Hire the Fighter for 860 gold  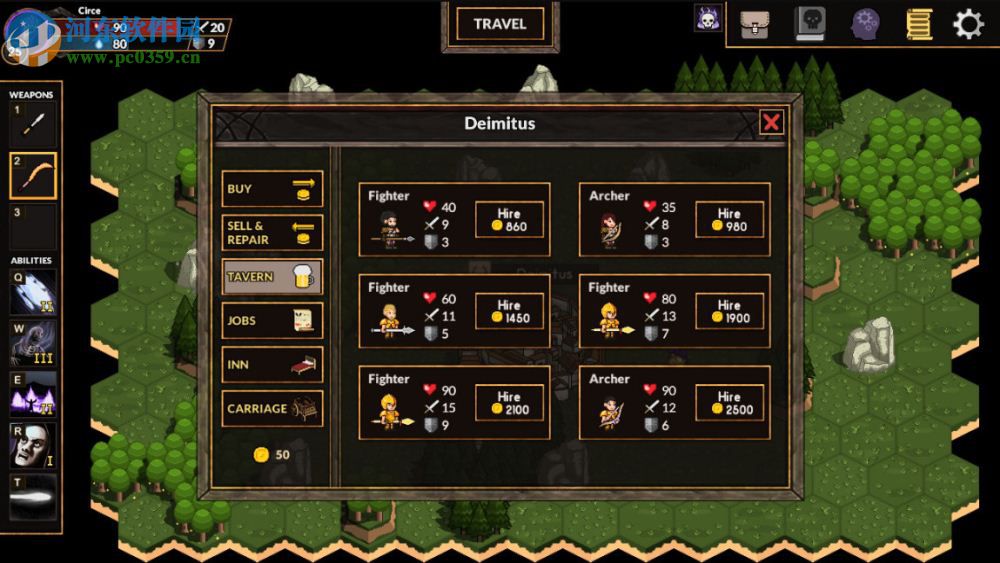coord(509,220)
